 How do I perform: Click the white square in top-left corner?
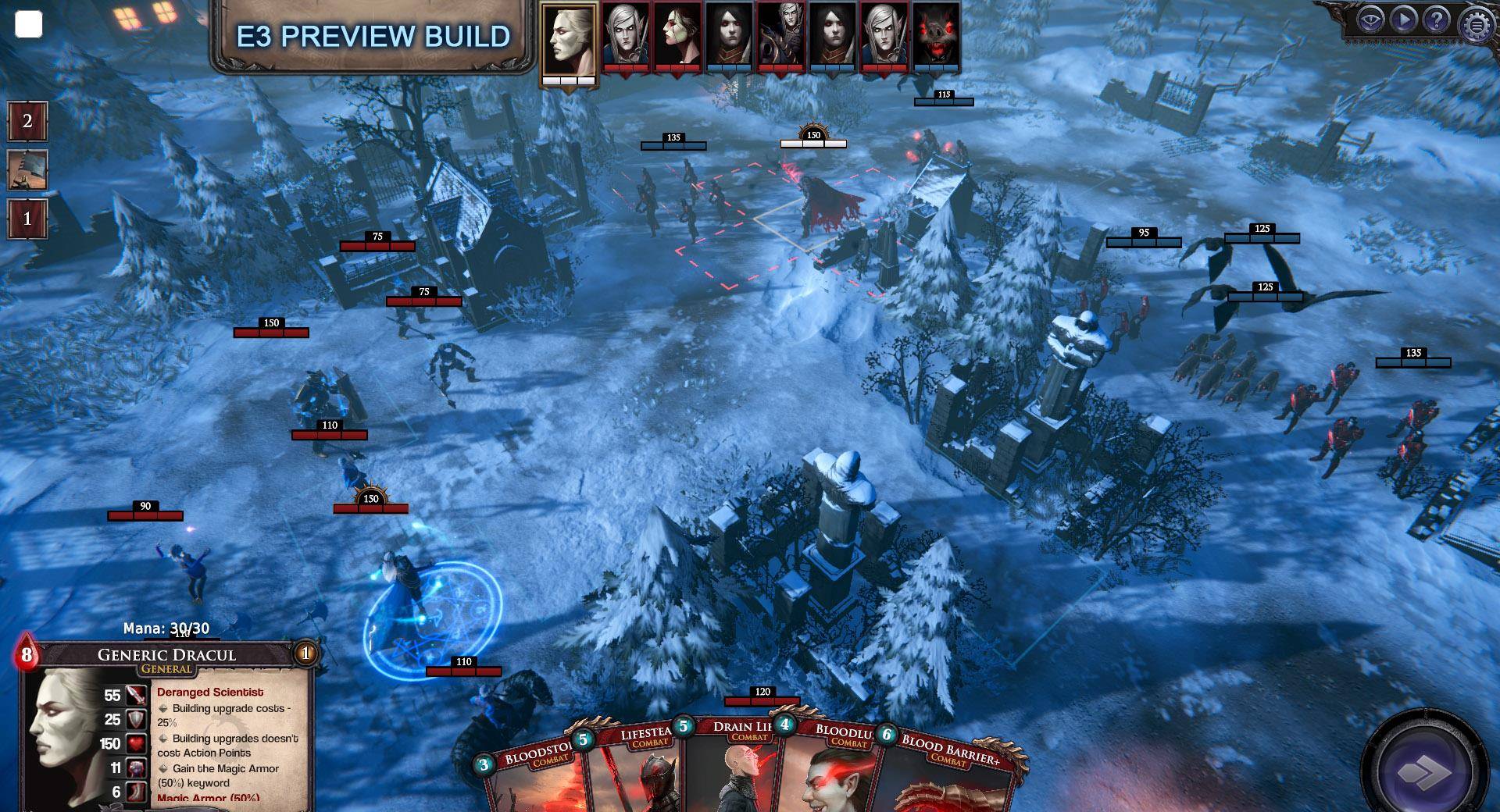(29, 25)
